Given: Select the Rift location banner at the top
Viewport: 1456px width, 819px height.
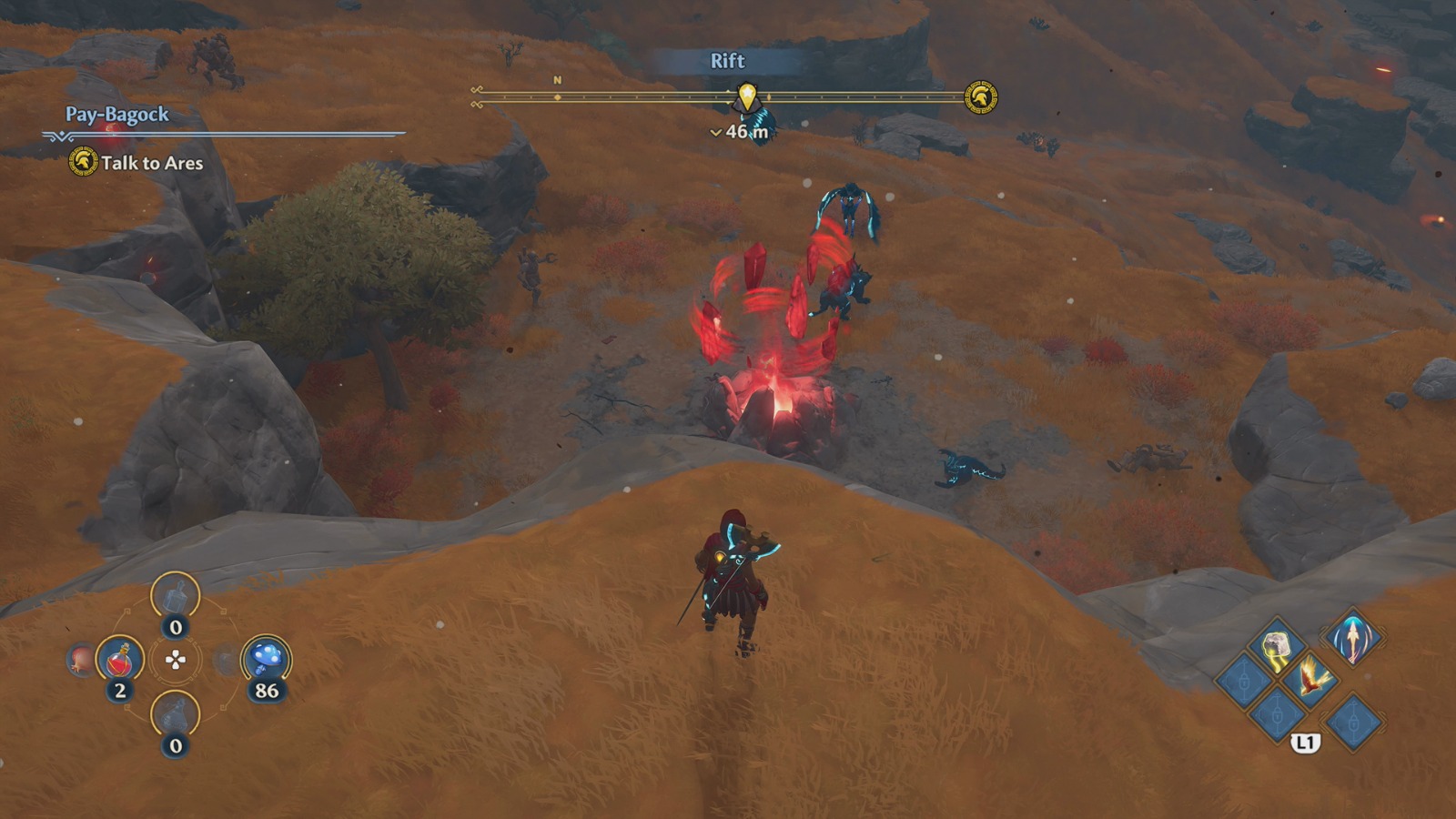Looking at the screenshot, I should (726, 62).
